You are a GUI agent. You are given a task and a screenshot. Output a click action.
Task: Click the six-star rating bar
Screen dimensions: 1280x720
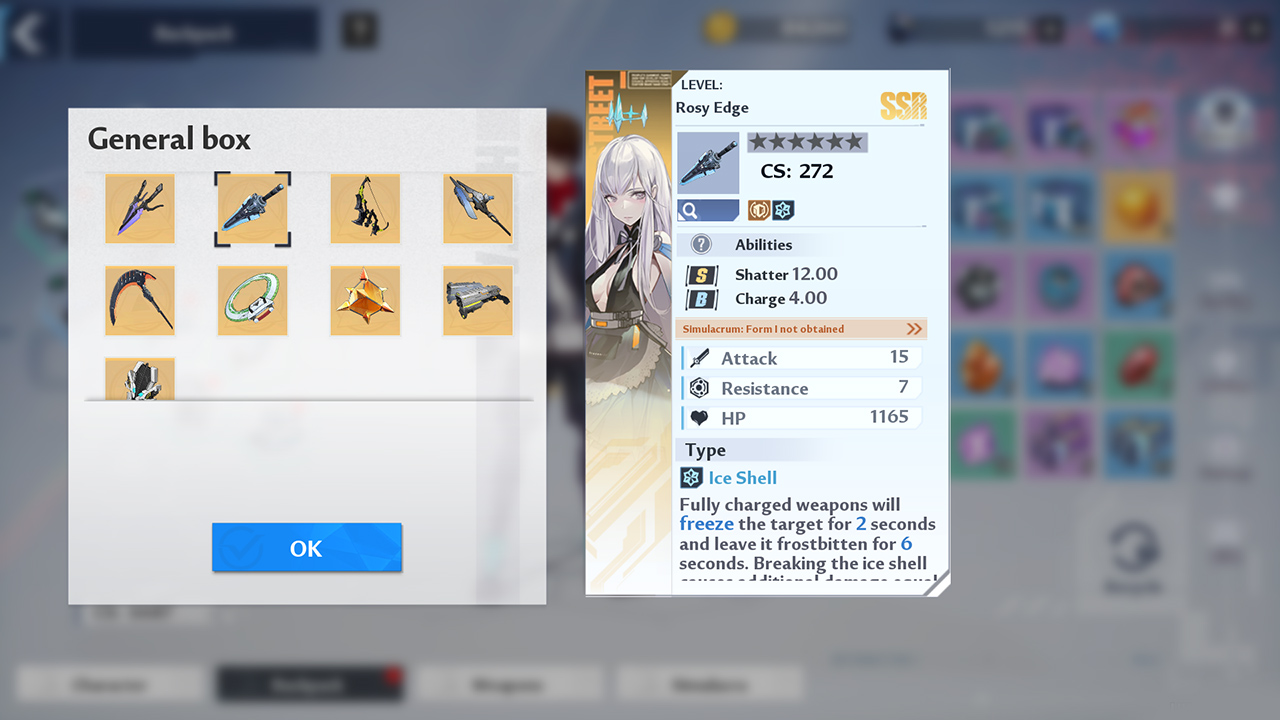806,142
